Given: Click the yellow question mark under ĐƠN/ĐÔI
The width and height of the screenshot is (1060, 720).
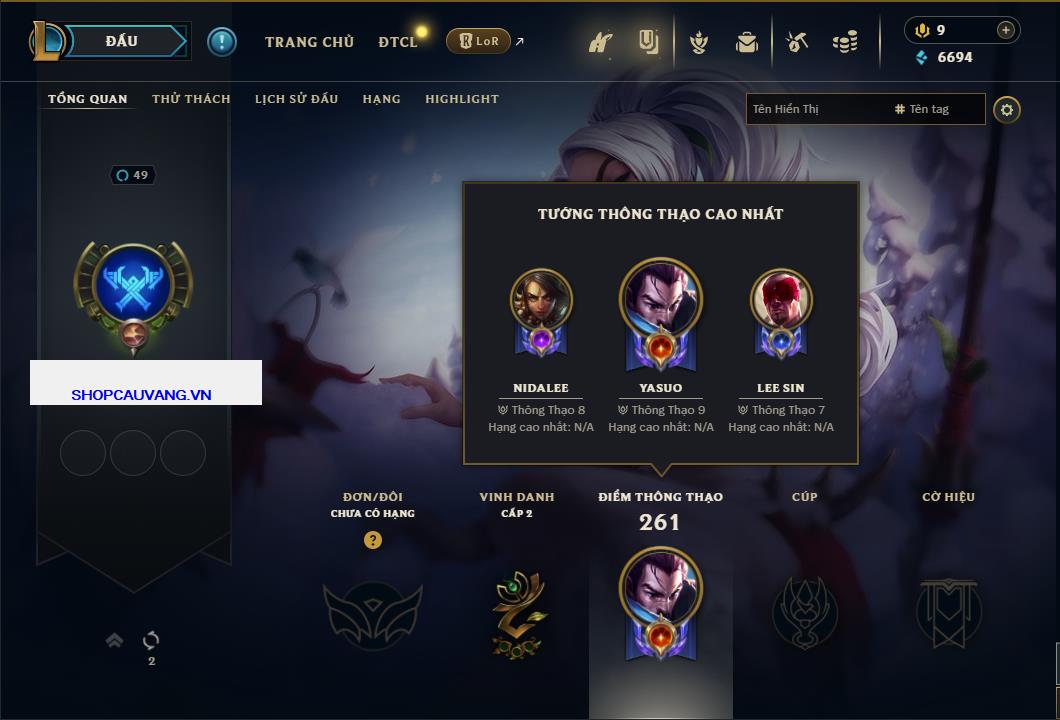Looking at the screenshot, I should [x=373, y=540].
